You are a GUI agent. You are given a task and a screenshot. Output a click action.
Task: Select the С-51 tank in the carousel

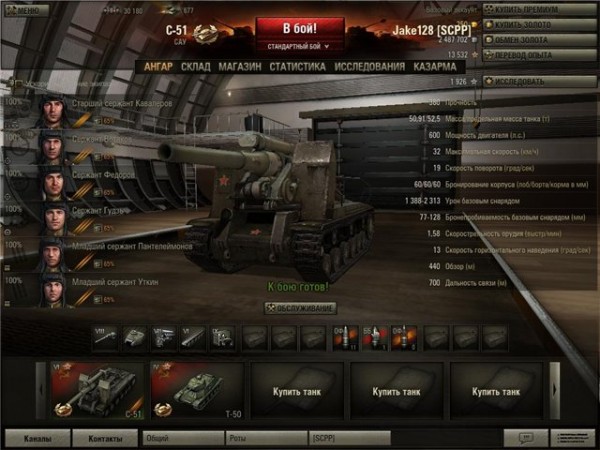pos(98,388)
